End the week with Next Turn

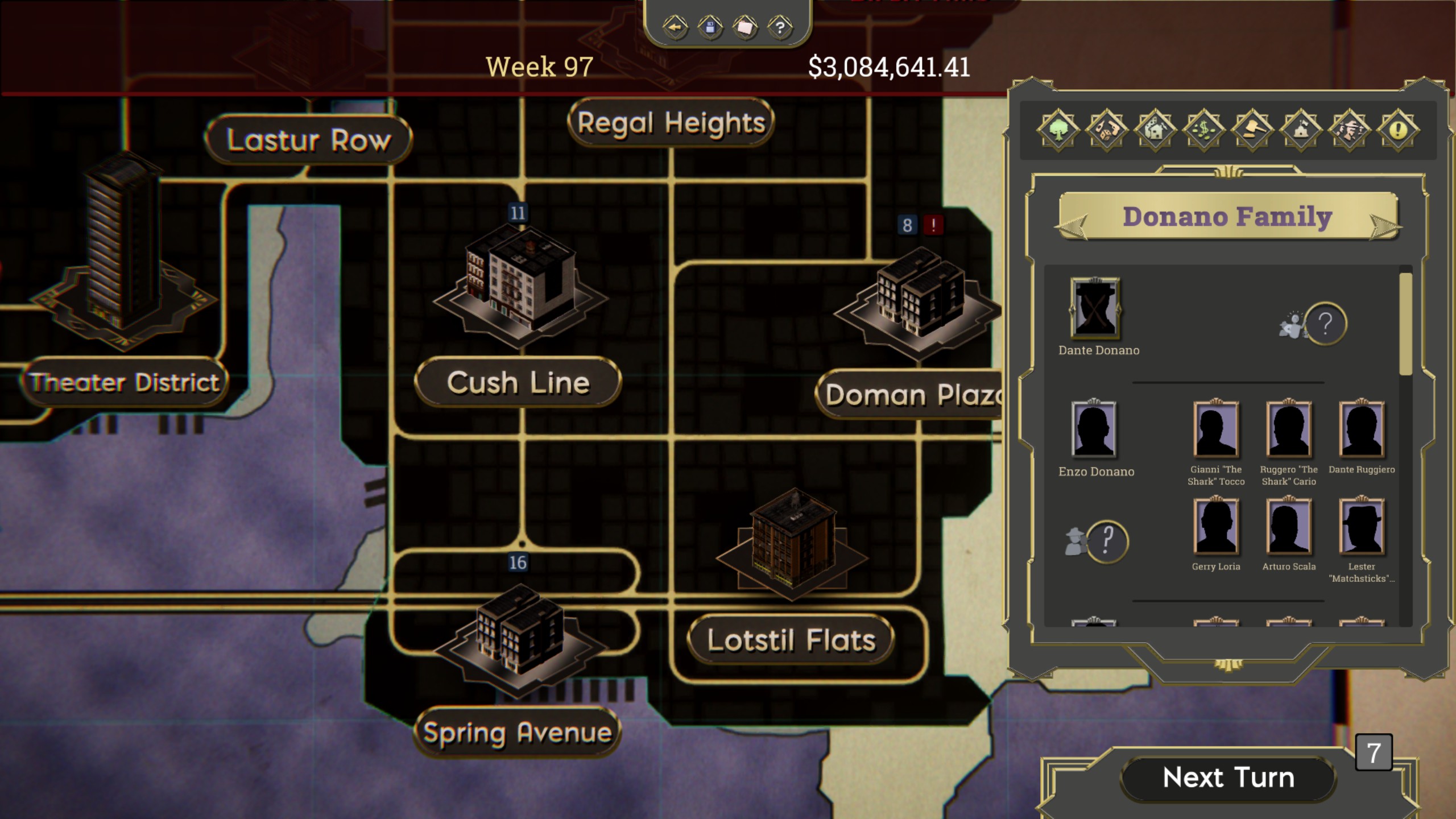point(1227,777)
